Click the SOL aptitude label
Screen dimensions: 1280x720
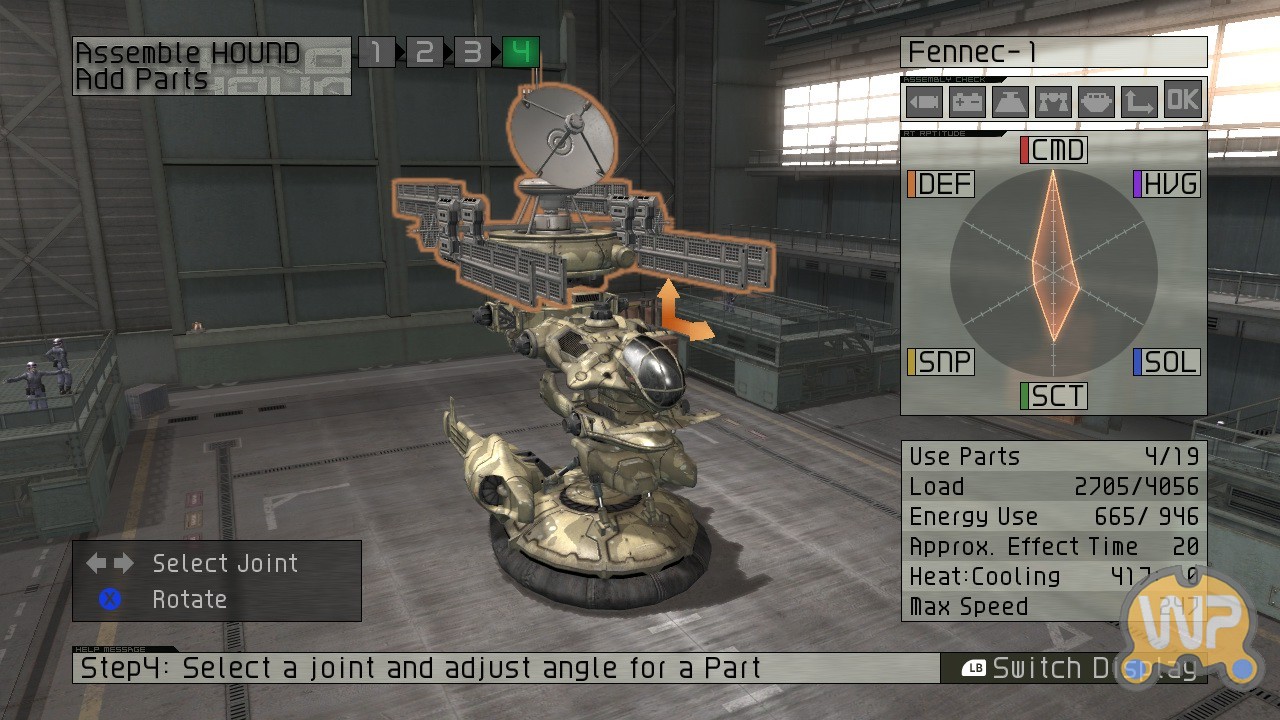point(1166,361)
